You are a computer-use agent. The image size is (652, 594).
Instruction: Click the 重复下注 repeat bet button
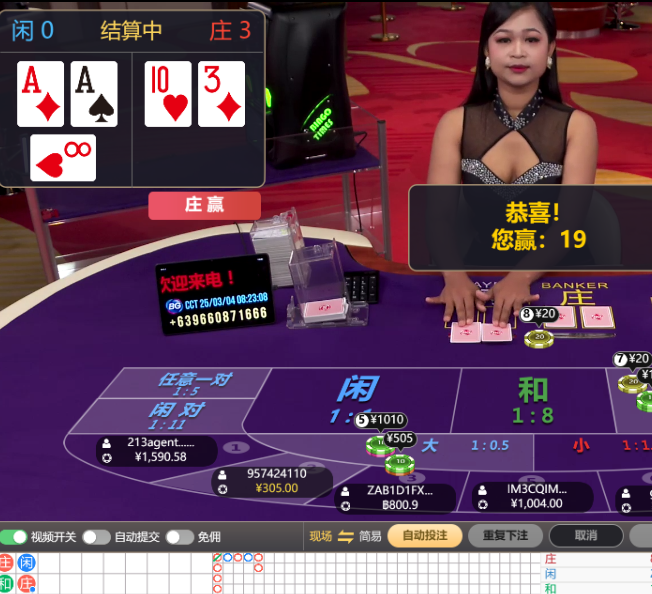(x=506, y=536)
